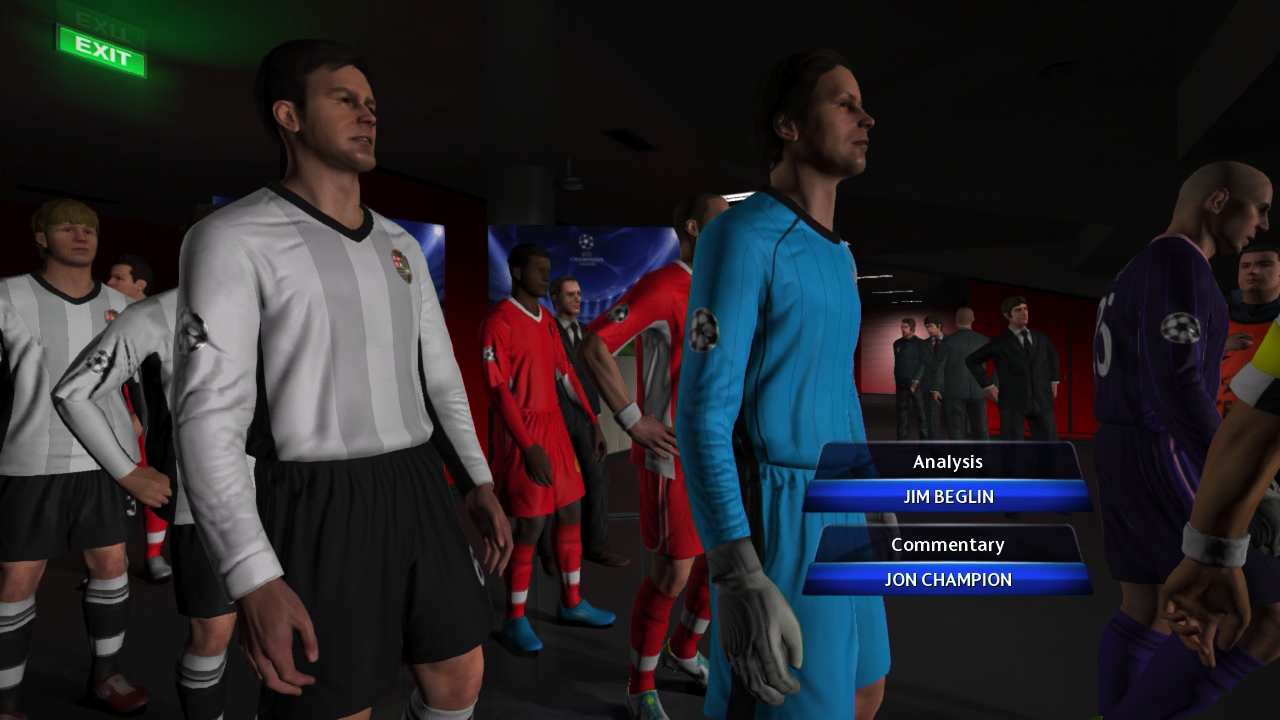Select the Champions League patch on striped shirt sleeve
The height and width of the screenshot is (720, 1280).
coord(192,330)
